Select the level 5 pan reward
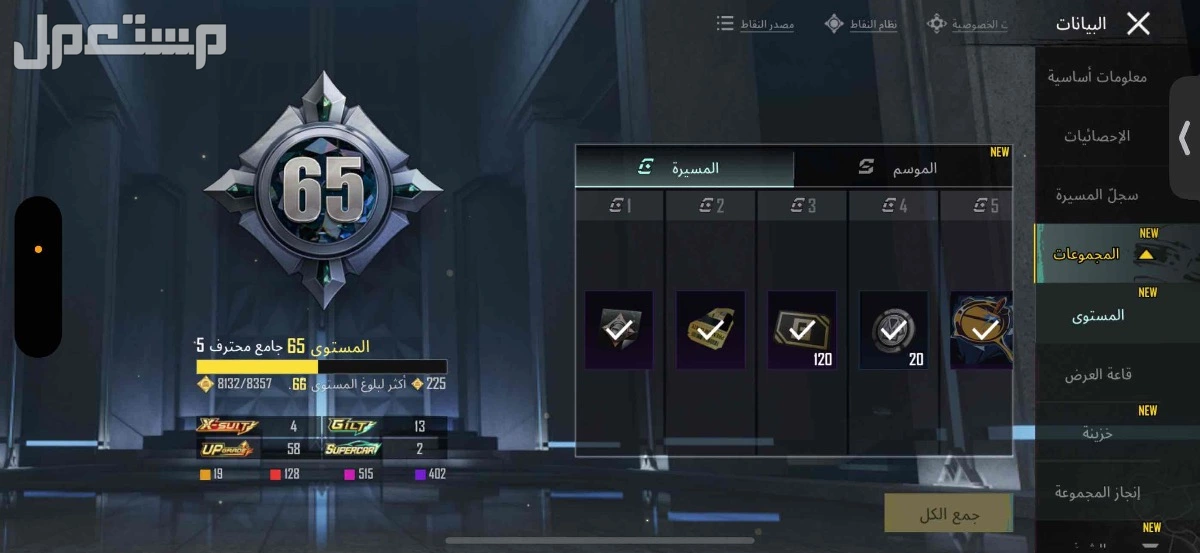This screenshot has width=1200, height=553. [981, 329]
